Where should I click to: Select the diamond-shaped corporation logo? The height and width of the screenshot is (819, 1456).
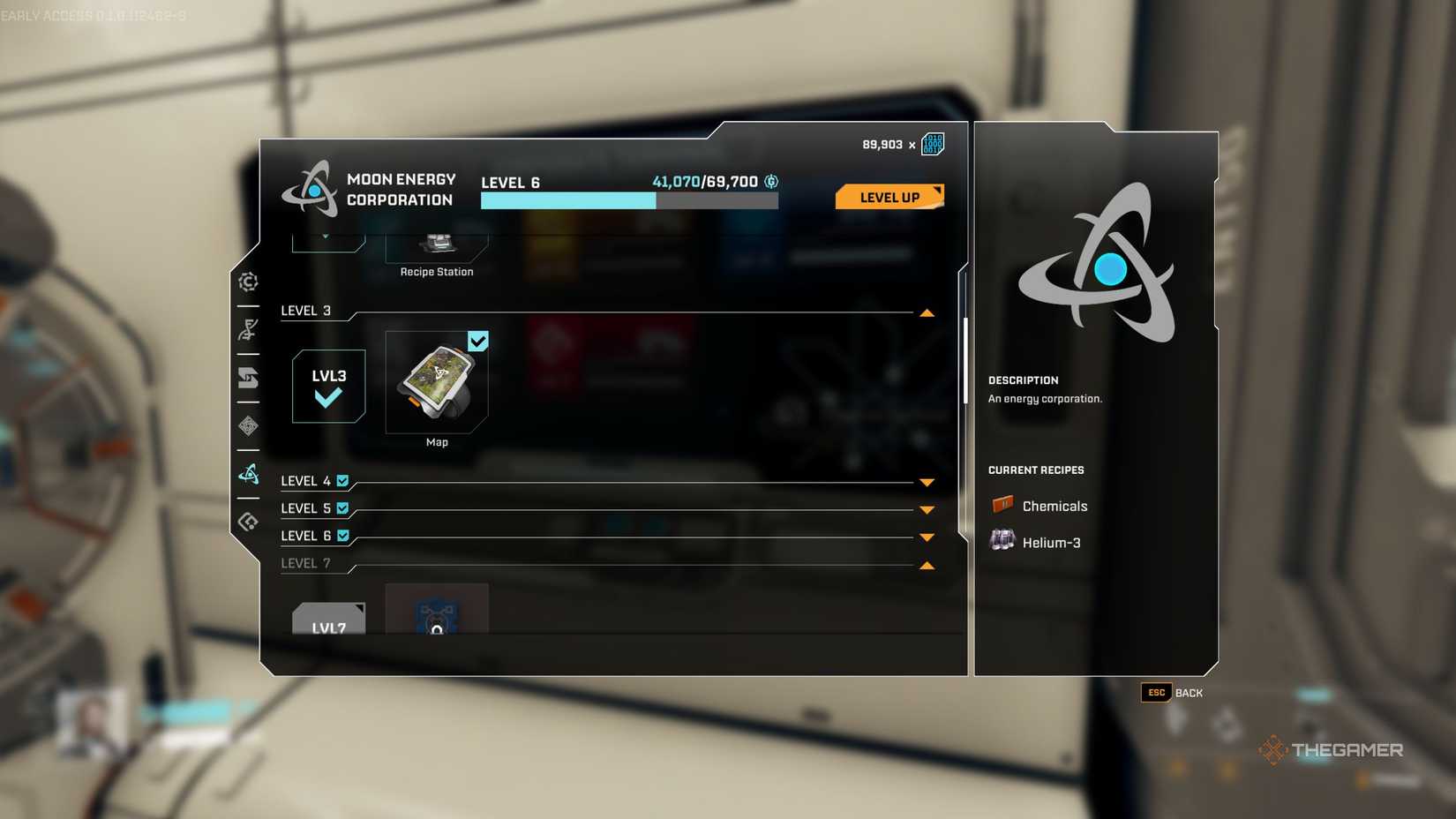(x=248, y=426)
